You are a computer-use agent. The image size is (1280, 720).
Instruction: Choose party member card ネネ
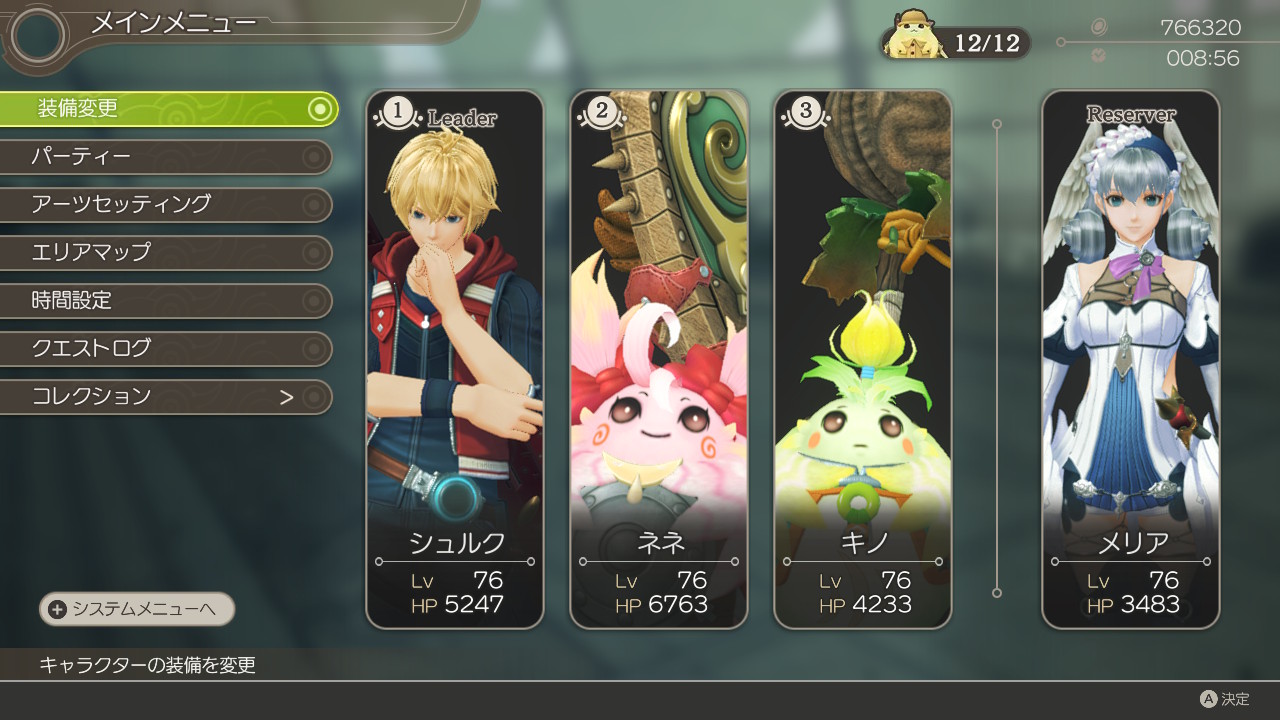pyautogui.click(x=659, y=360)
